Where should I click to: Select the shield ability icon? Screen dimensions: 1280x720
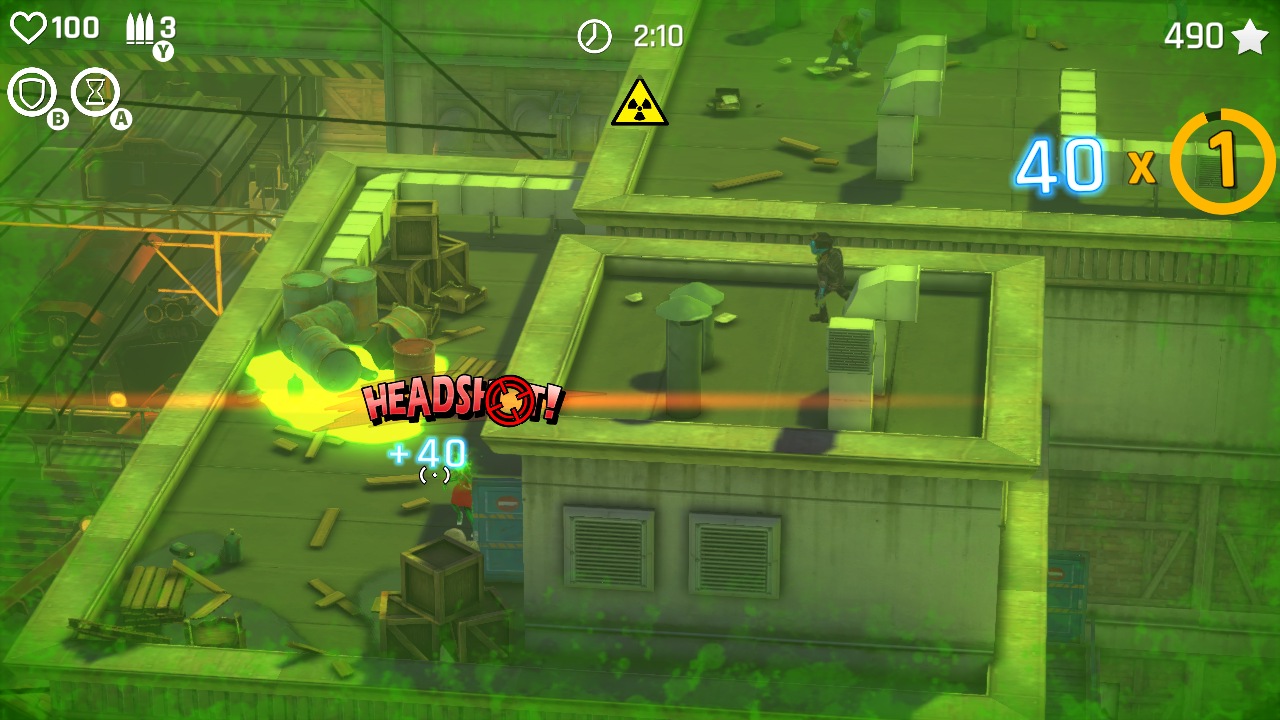click(x=30, y=92)
